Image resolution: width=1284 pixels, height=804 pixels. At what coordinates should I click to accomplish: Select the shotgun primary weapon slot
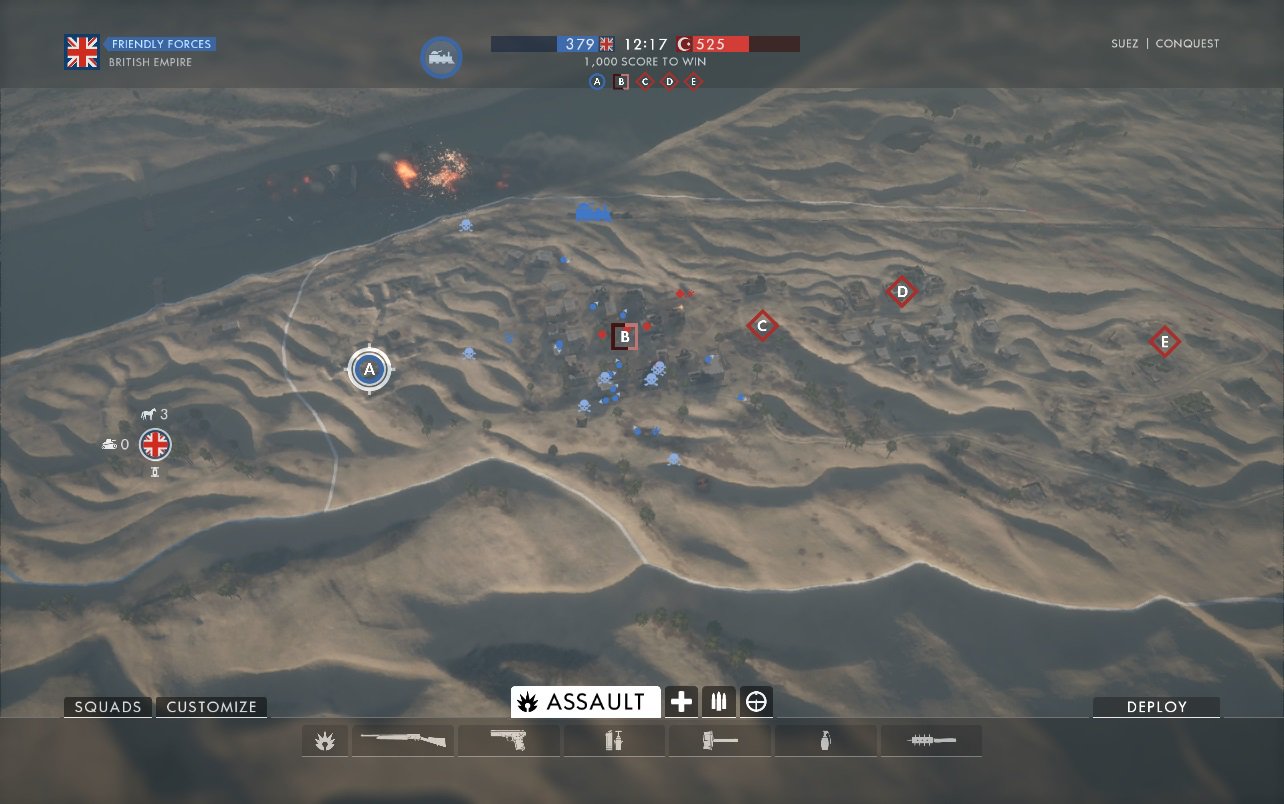point(402,741)
